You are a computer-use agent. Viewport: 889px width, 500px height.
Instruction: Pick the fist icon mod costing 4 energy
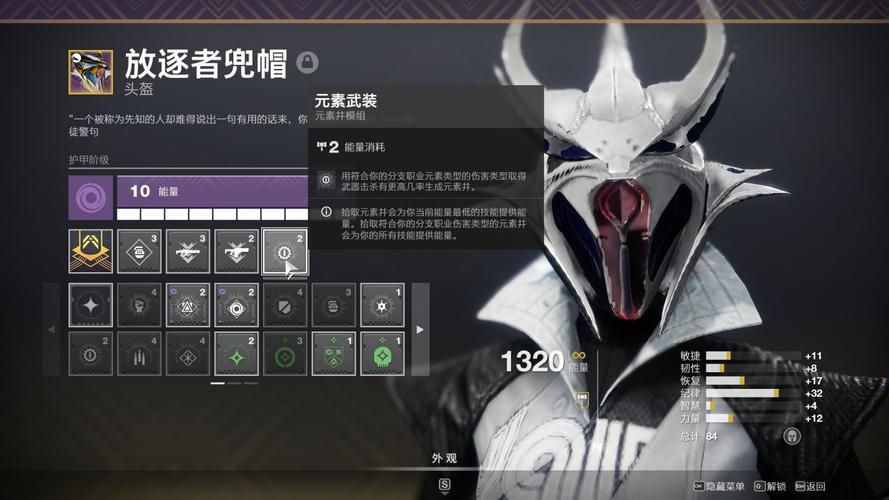coord(139,305)
